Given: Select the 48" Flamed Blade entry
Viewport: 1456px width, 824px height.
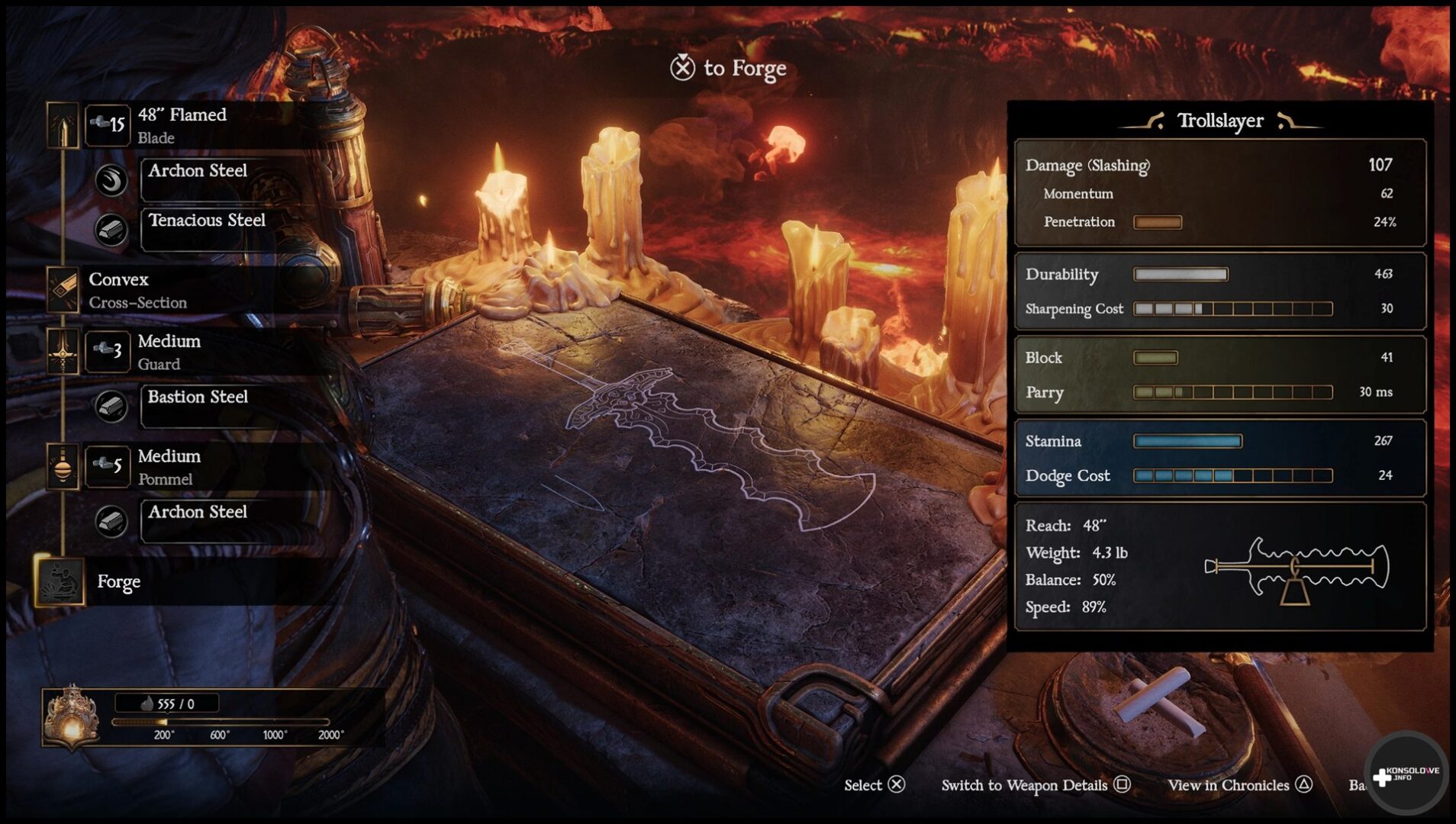Looking at the screenshot, I should pyautogui.click(x=182, y=125).
